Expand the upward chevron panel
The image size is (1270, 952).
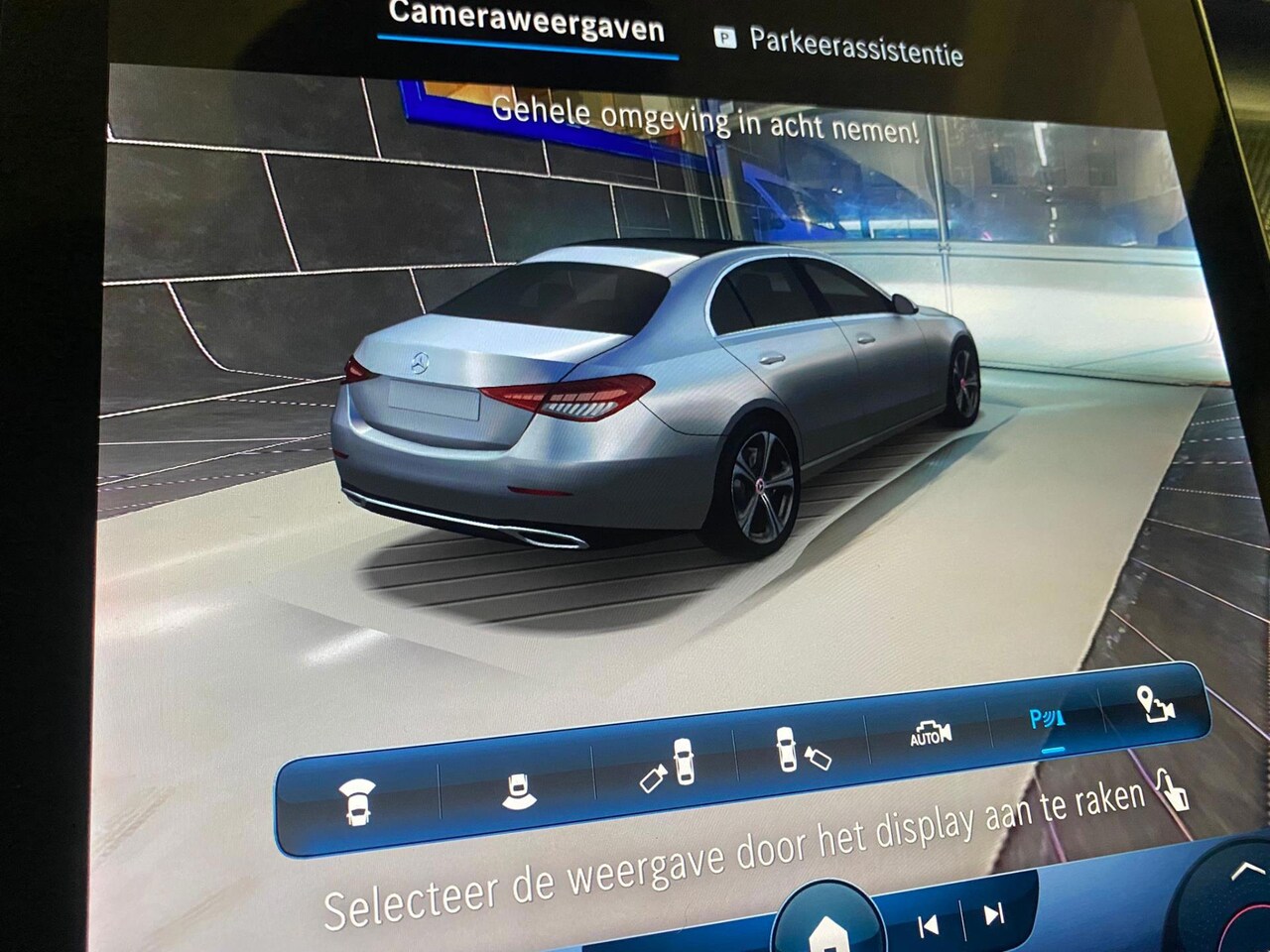[x=1240, y=872]
